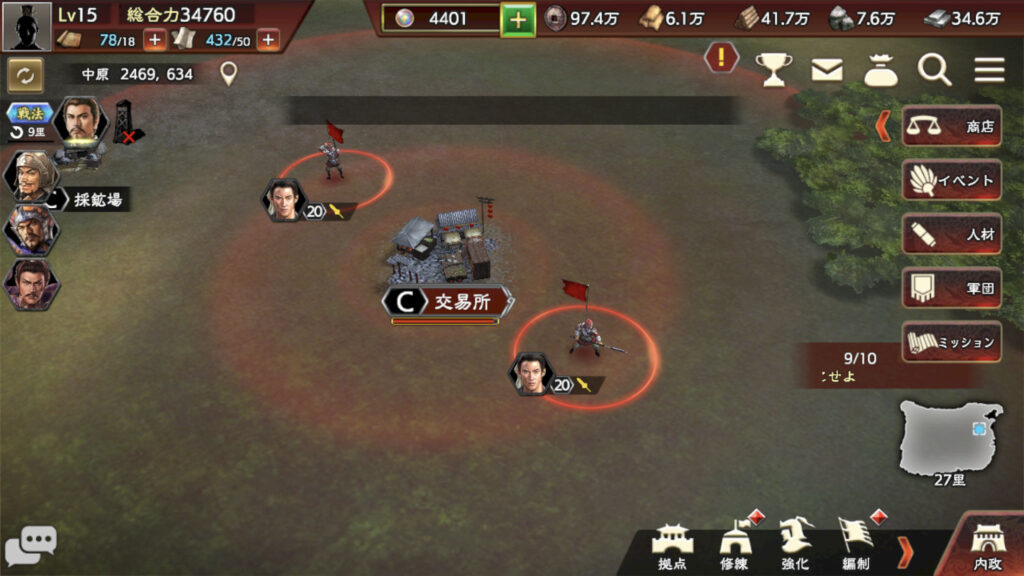Go to 内政 internal affairs

pos(988,548)
